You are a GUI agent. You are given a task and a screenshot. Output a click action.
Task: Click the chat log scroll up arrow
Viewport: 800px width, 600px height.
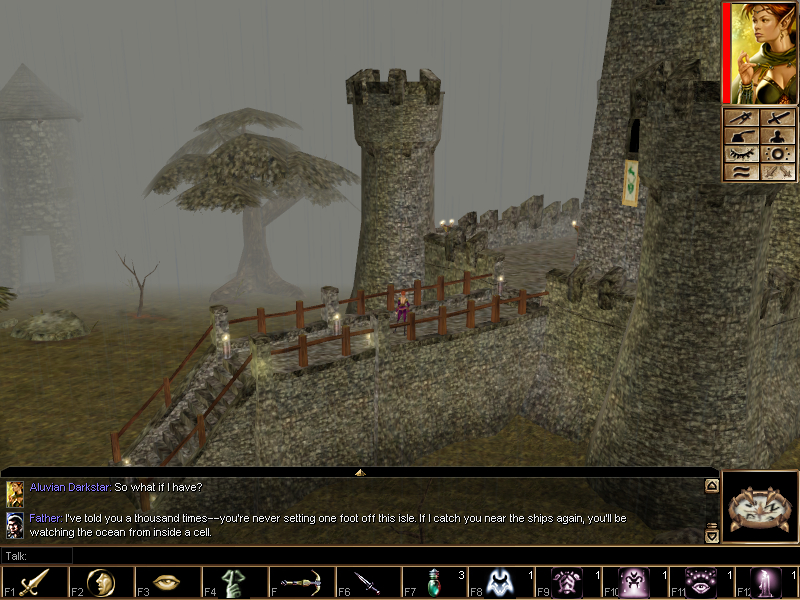[711, 486]
